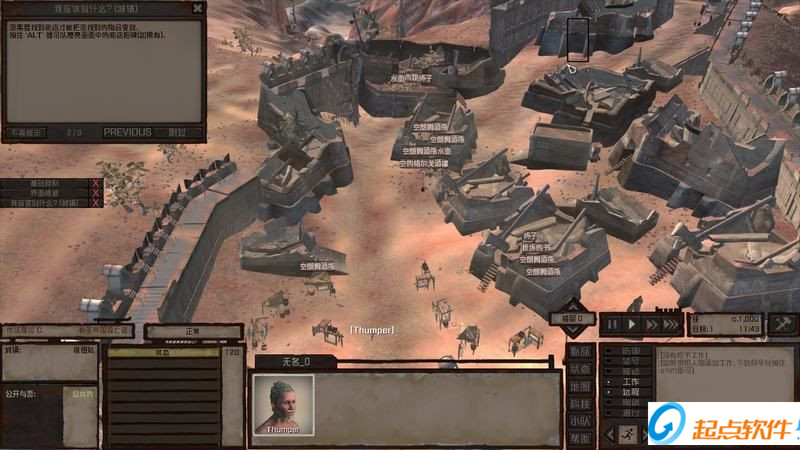Viewport: 800px width, 450px height.
Task: Open the 帮助 (help) menu
Action: coord(580,438)
